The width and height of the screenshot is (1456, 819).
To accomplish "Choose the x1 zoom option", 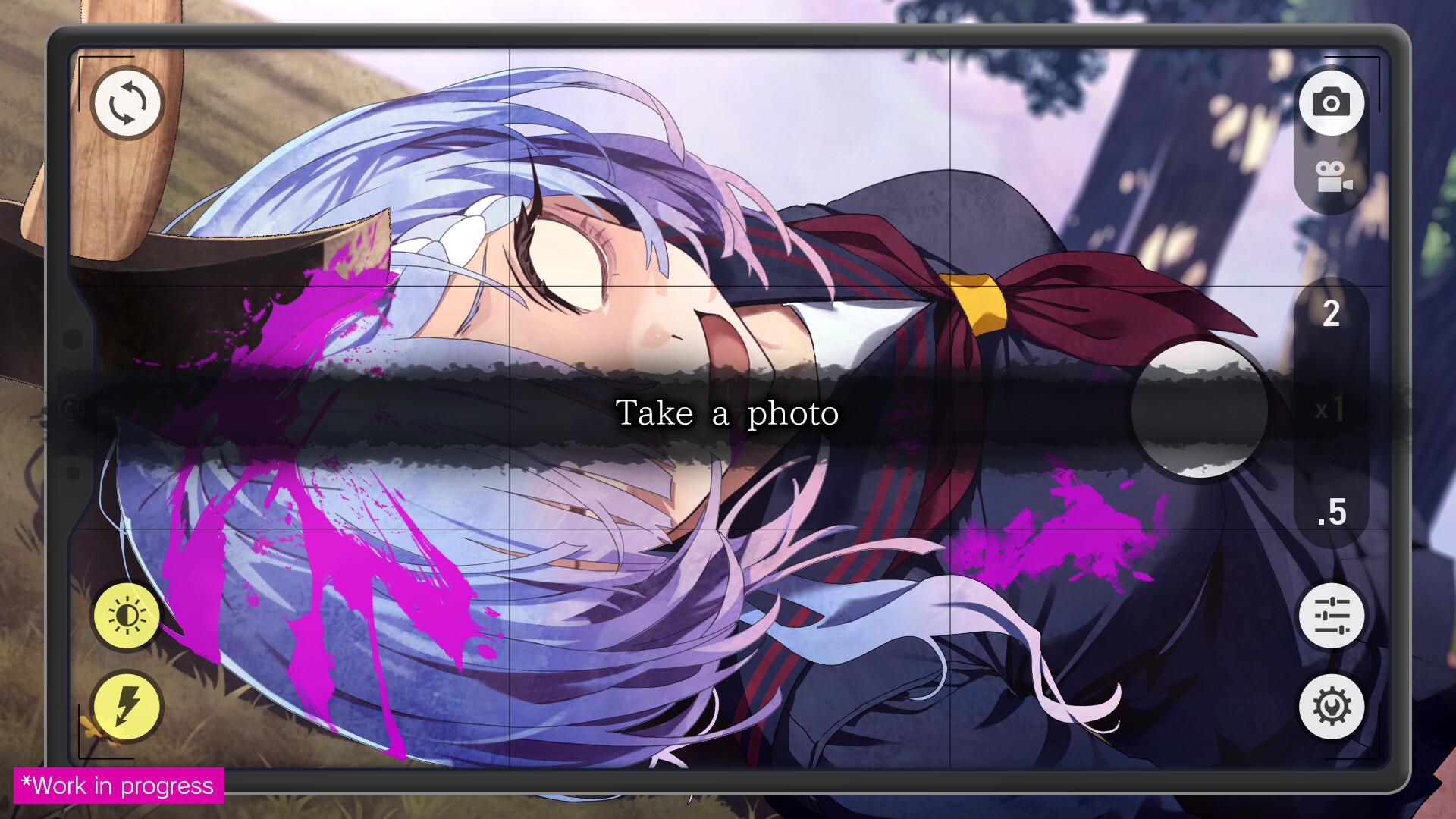I will (x=1330, y=410).
